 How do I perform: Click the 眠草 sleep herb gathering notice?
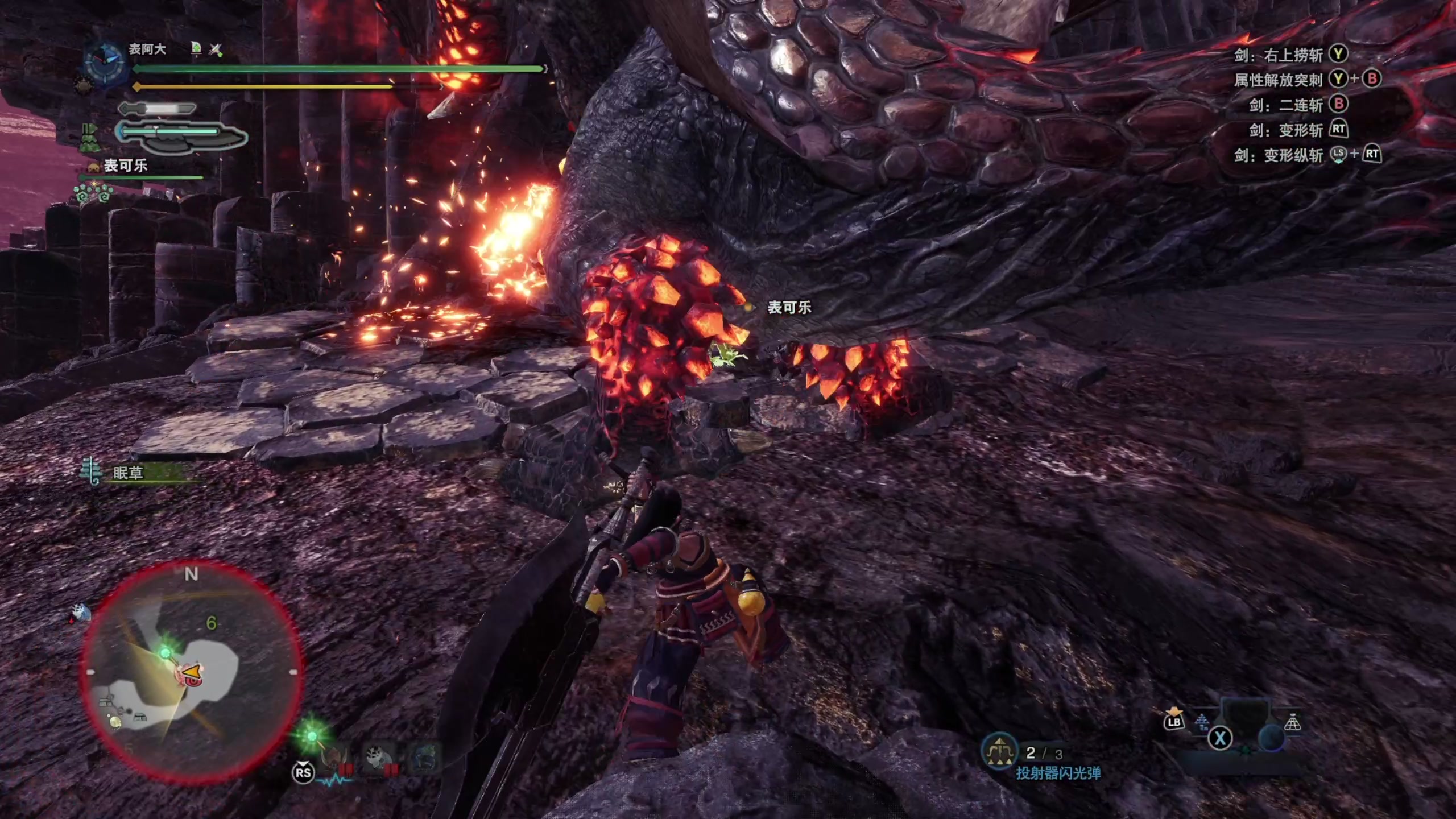[x=129, y=473]
